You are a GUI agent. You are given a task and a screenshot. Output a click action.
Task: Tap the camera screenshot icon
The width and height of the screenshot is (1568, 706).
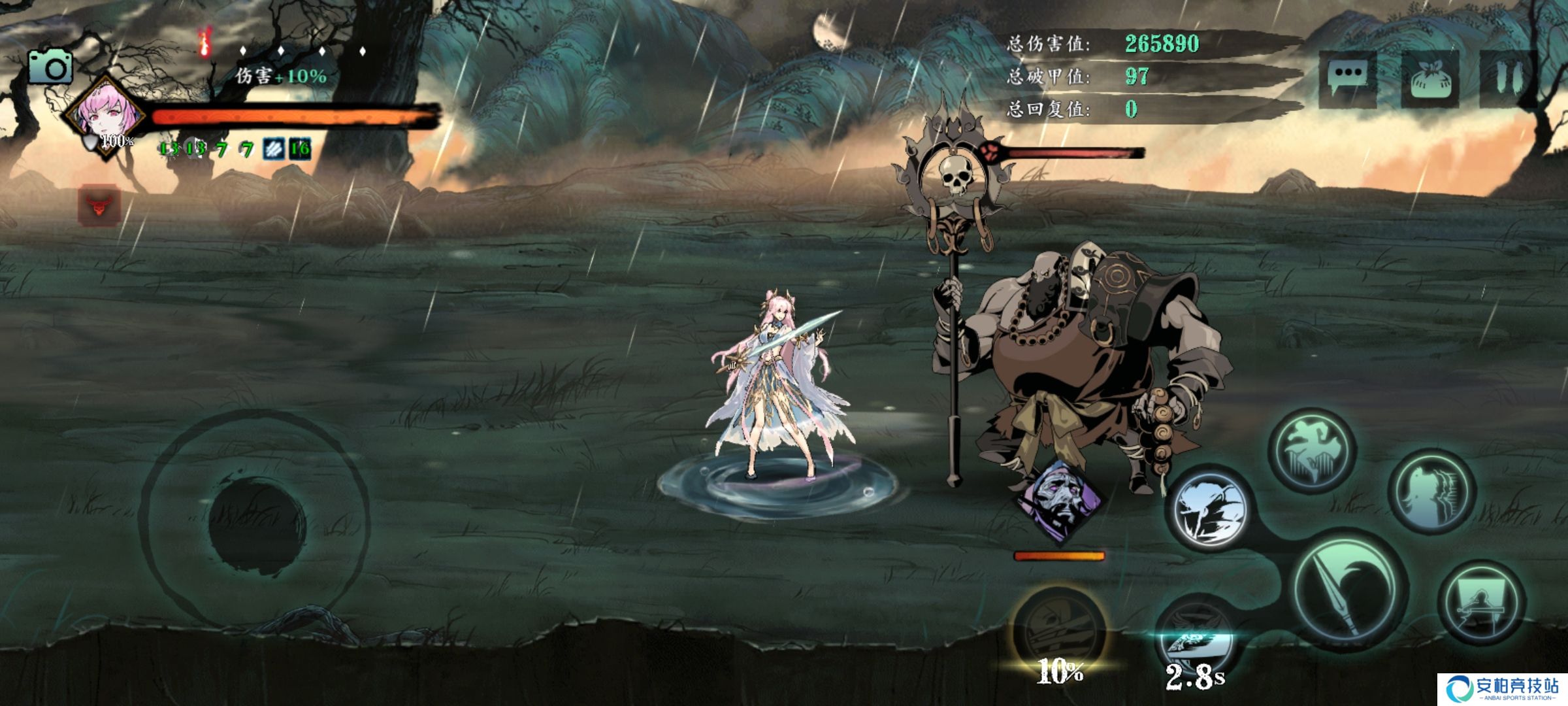coord(50,67)
